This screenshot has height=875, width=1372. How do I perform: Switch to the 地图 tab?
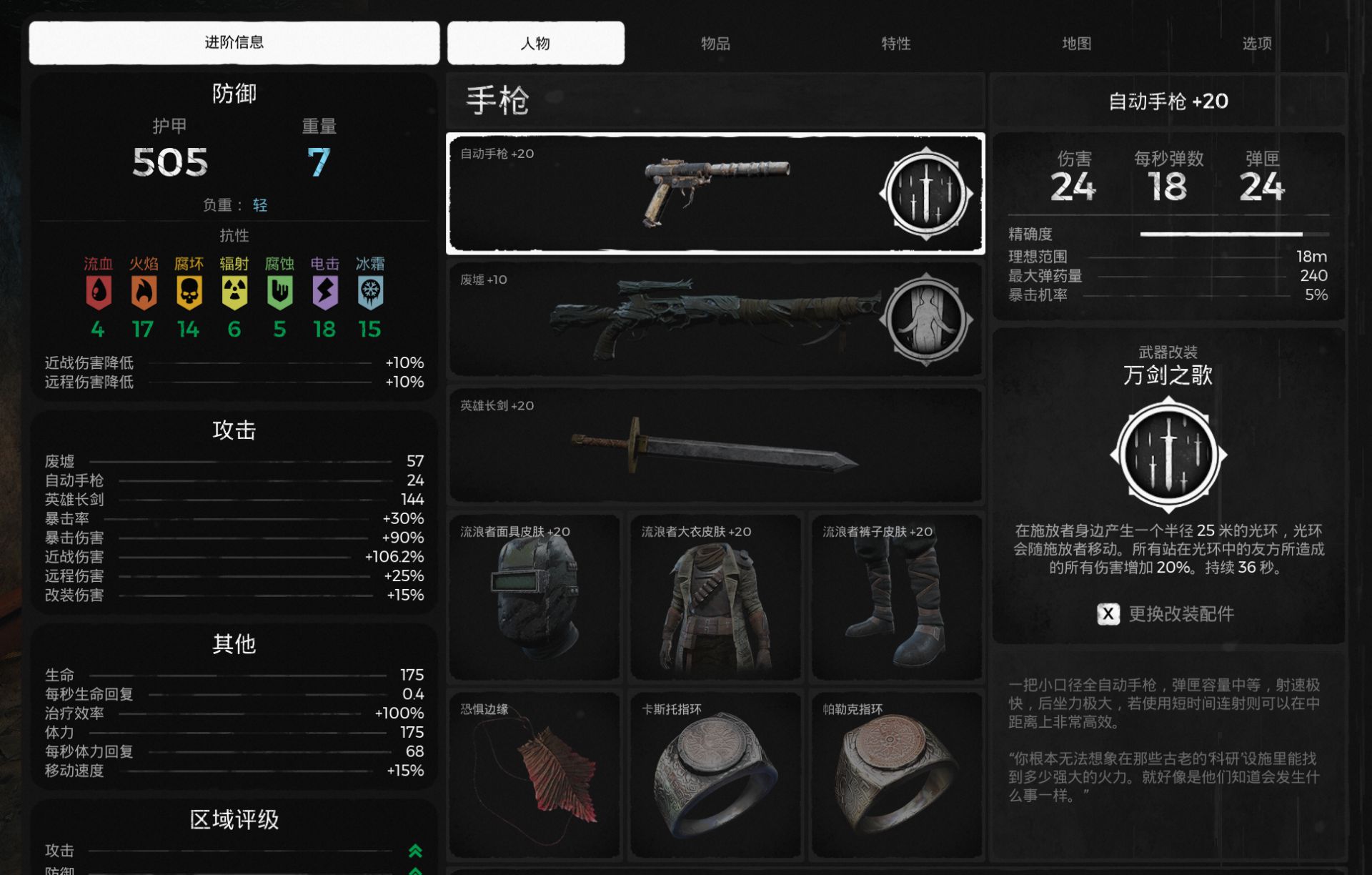[x=1076, y=44]
